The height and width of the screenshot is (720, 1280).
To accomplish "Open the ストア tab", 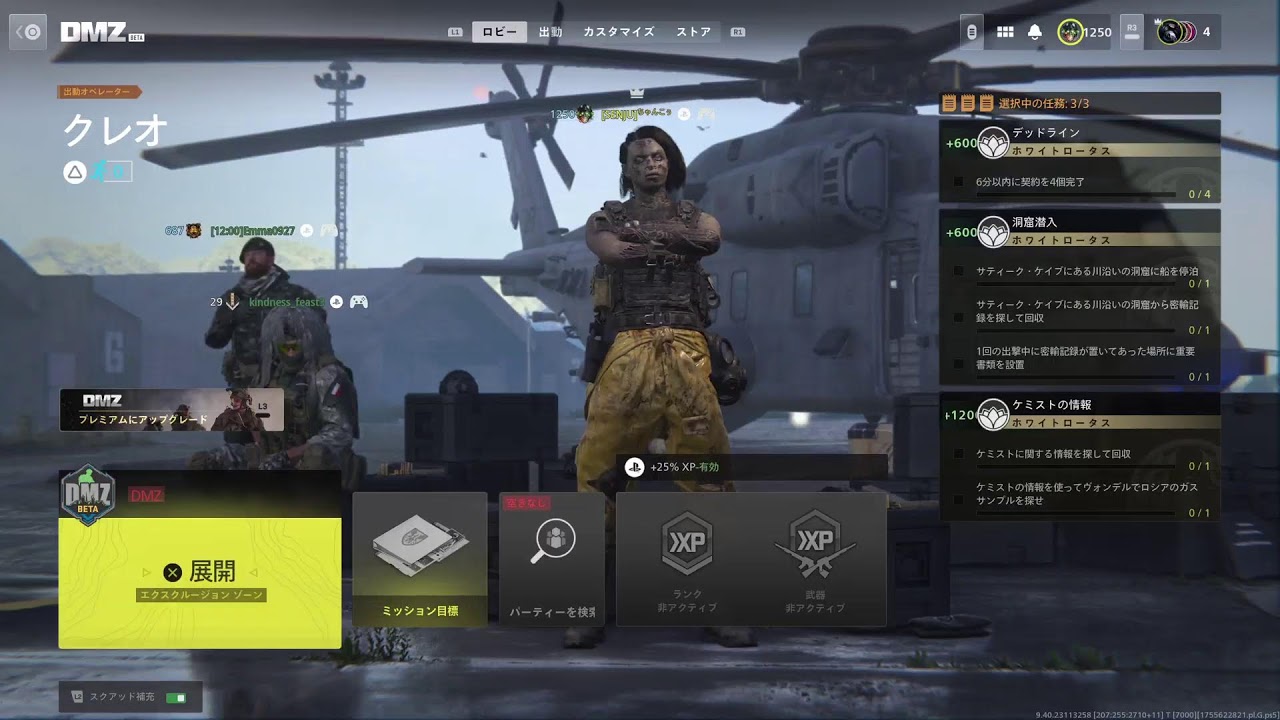I will [x=693, y=32].
